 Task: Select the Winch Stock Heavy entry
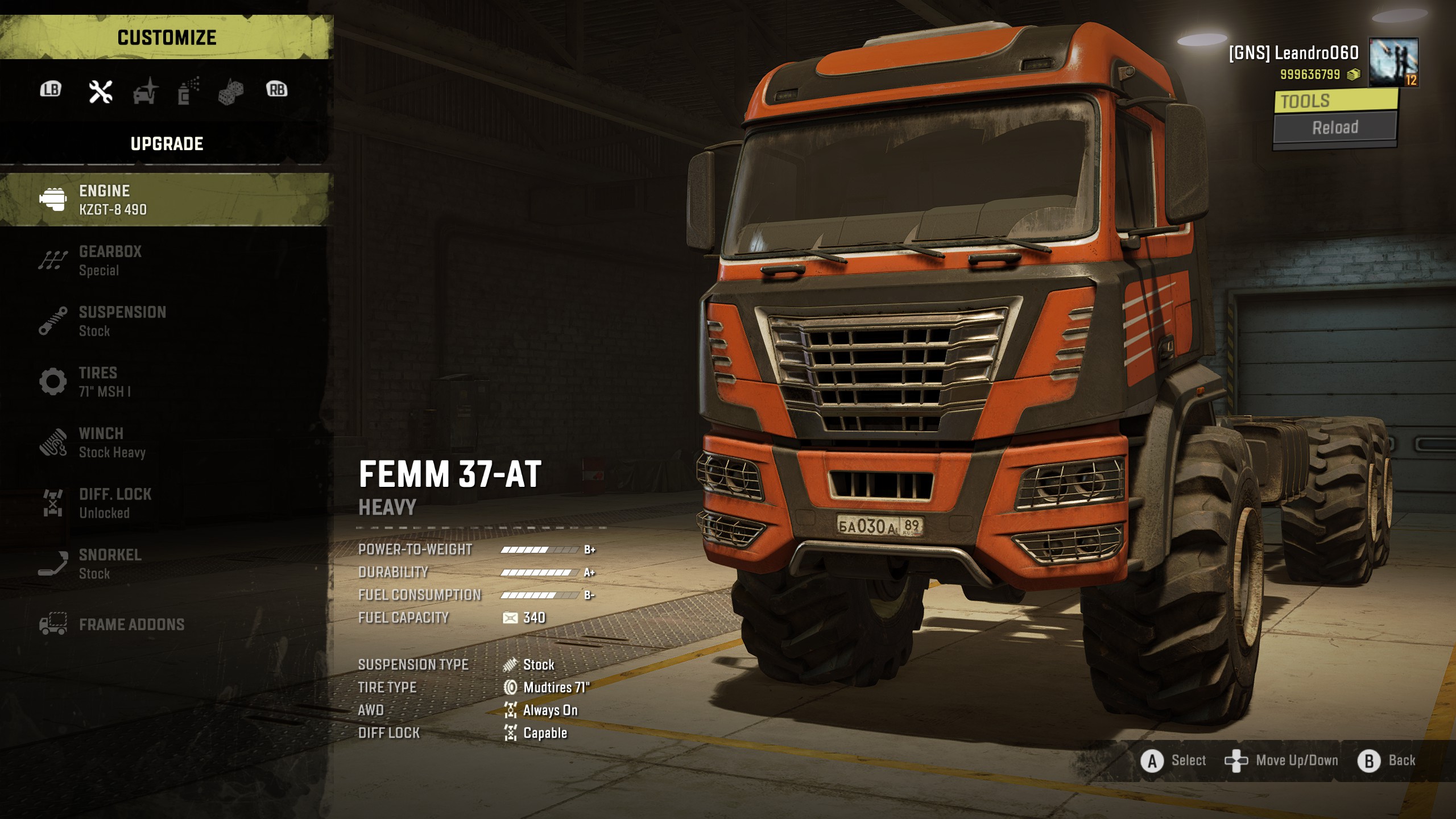tap(165, 442)
